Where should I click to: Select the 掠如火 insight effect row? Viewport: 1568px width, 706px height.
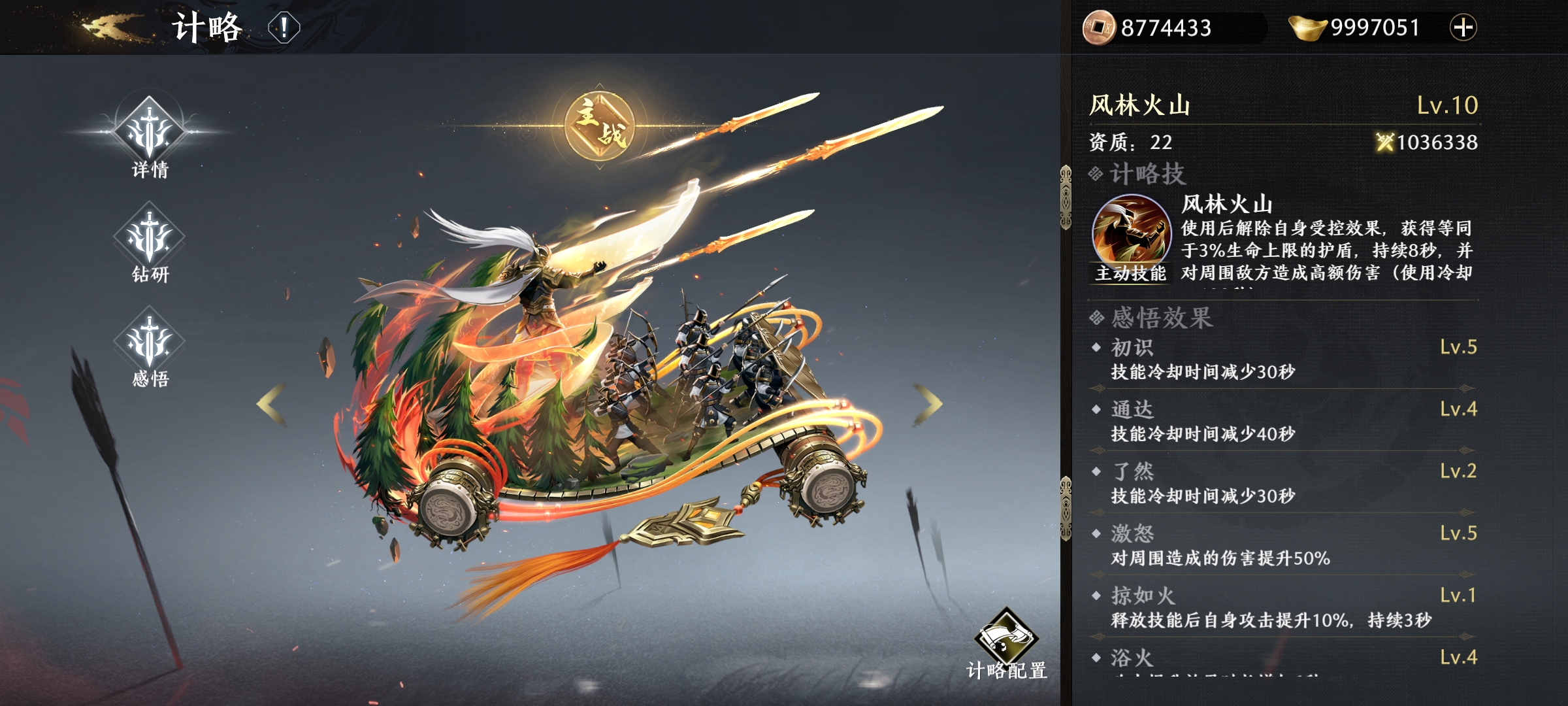[1284, 608]
